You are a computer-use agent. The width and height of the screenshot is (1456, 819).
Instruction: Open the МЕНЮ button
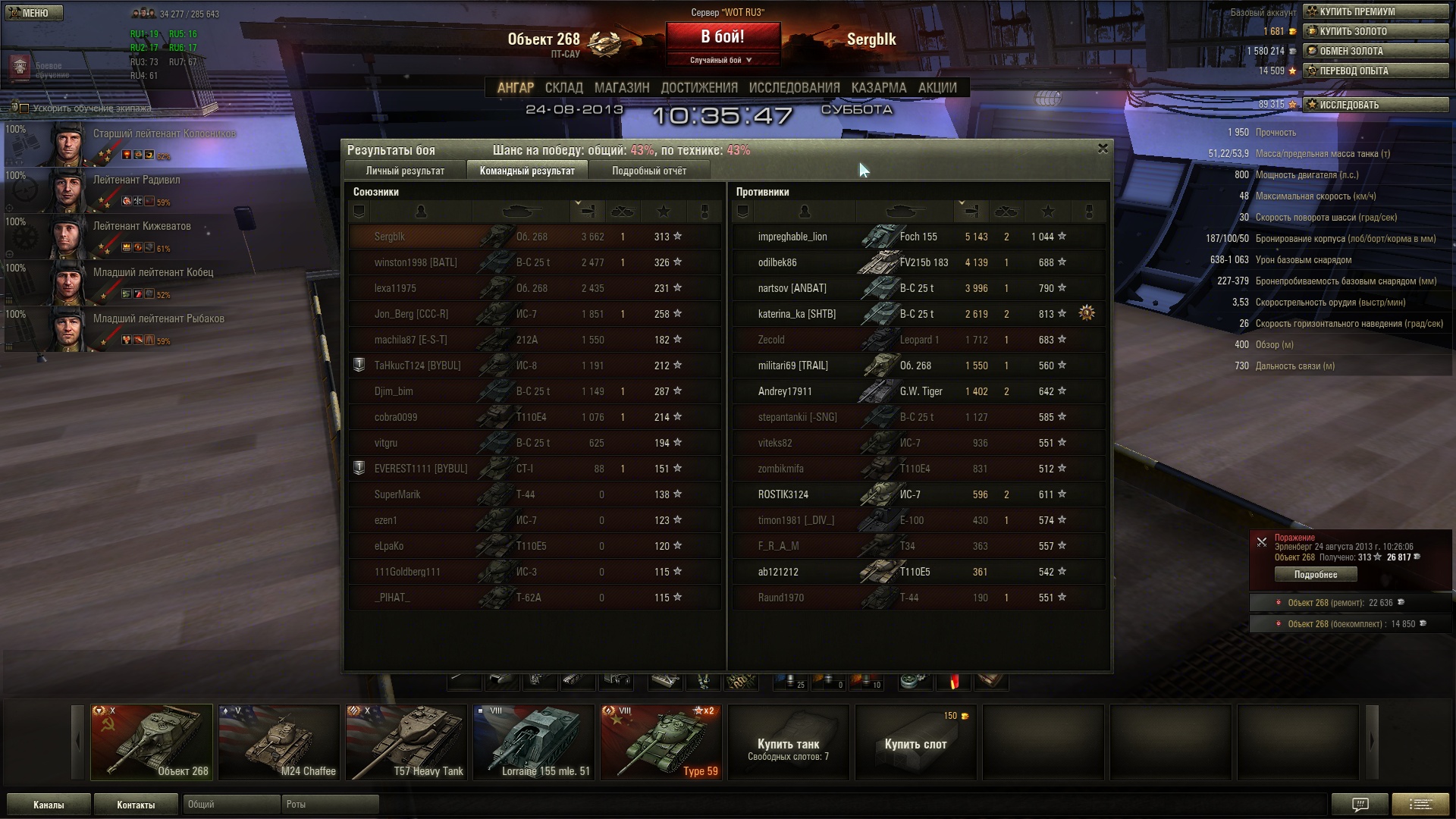tap(34, 13)
